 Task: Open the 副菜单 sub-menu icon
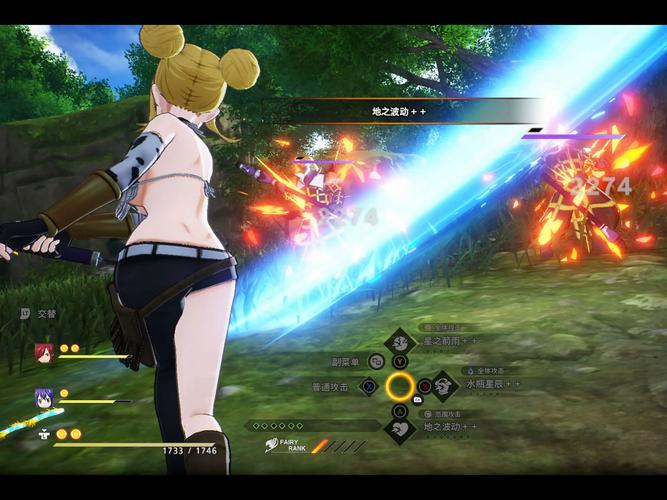click(376, 362)
